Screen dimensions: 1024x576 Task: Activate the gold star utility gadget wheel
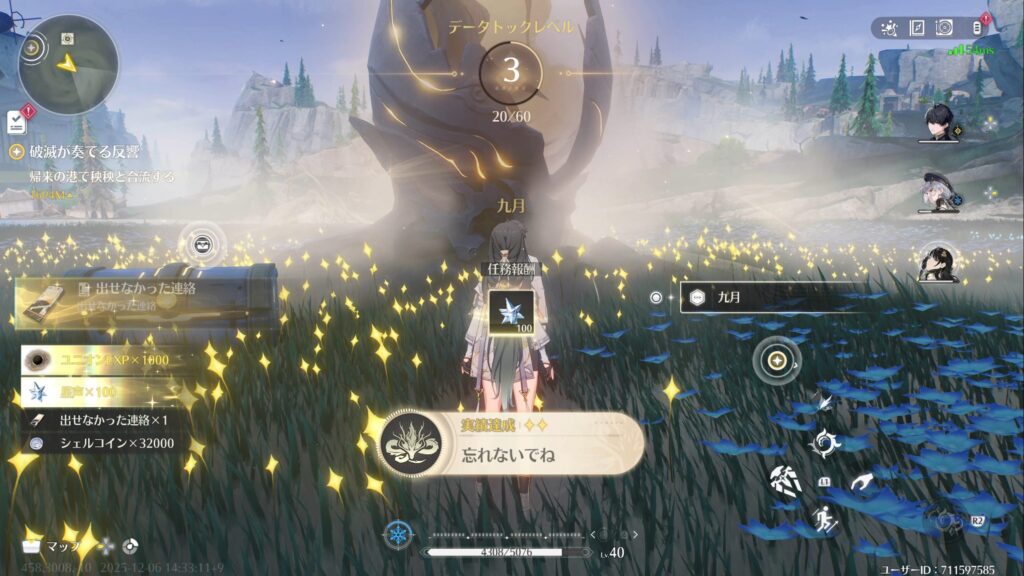coord(776,360)
